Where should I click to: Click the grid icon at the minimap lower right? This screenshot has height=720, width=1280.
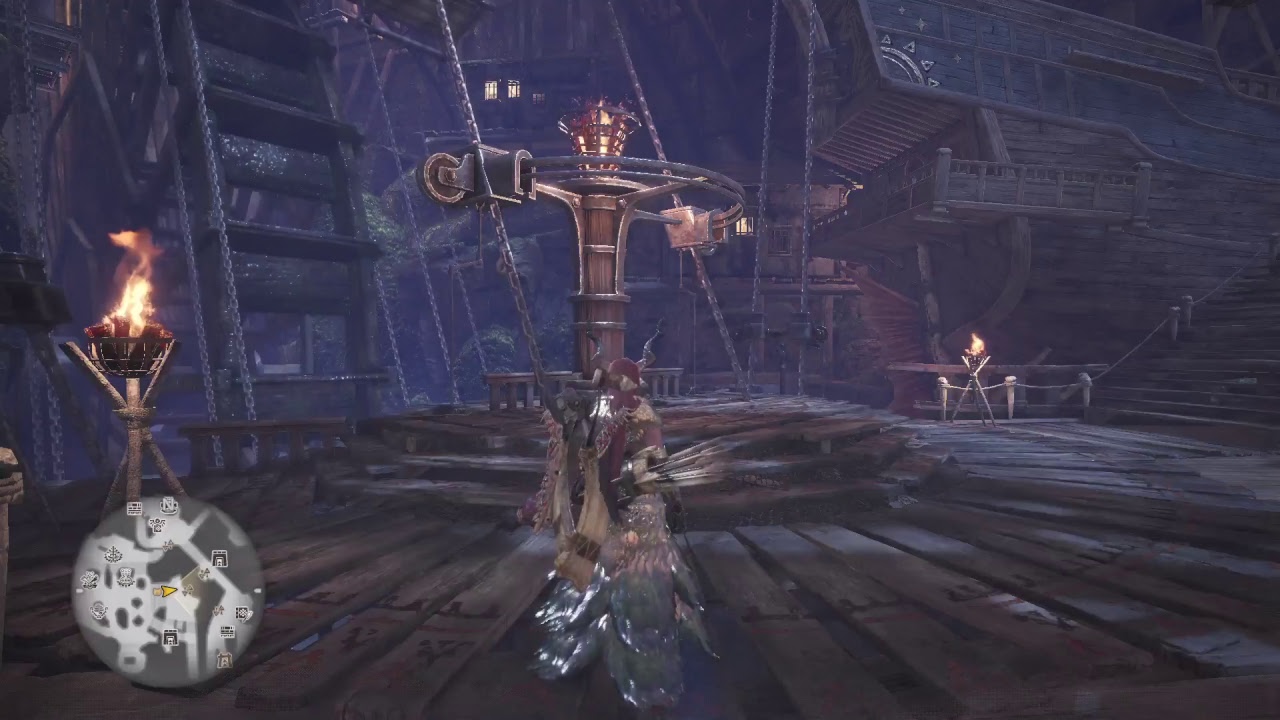point(242,613)
